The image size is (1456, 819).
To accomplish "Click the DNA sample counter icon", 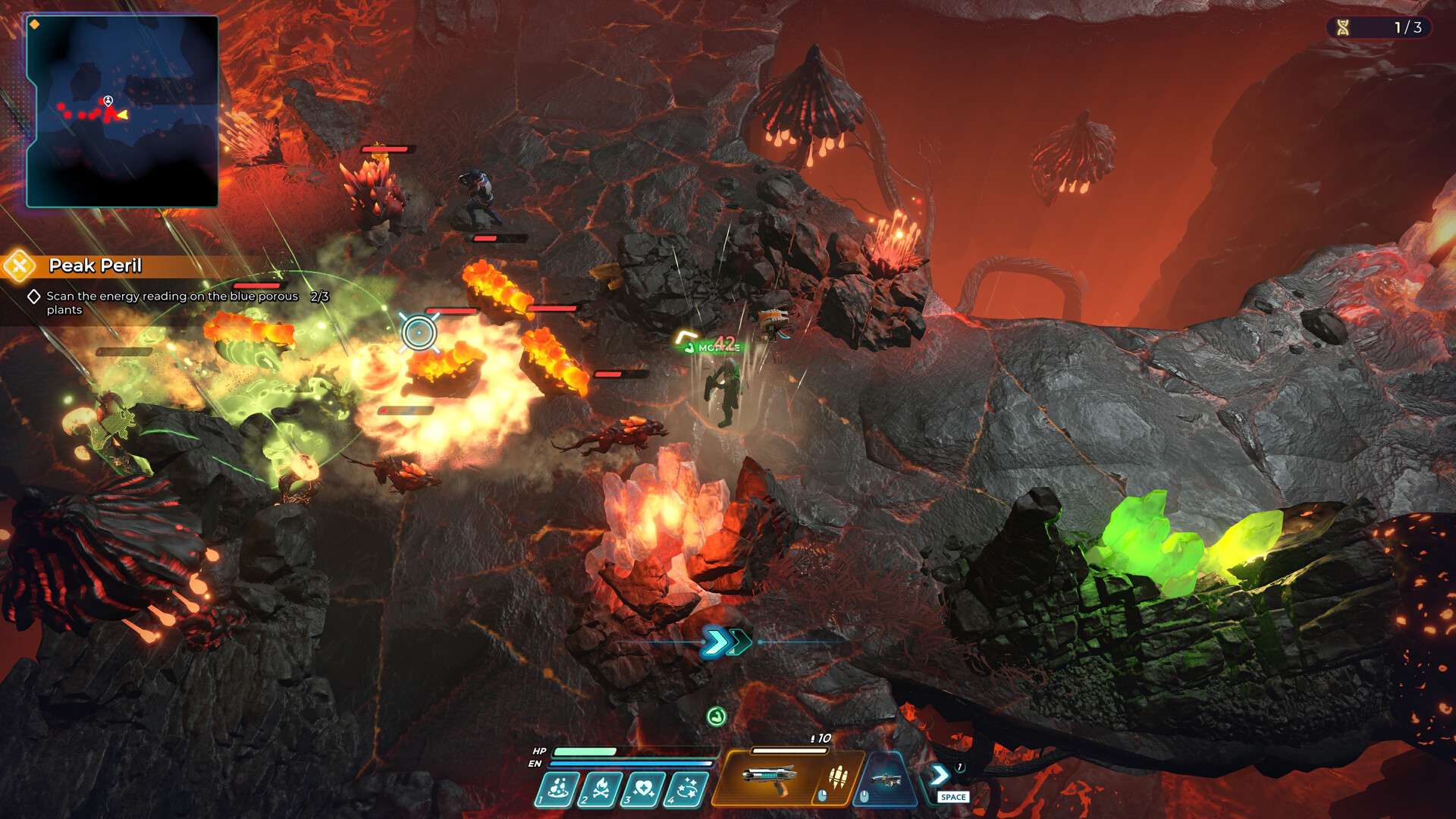I will pos(1343,28).
